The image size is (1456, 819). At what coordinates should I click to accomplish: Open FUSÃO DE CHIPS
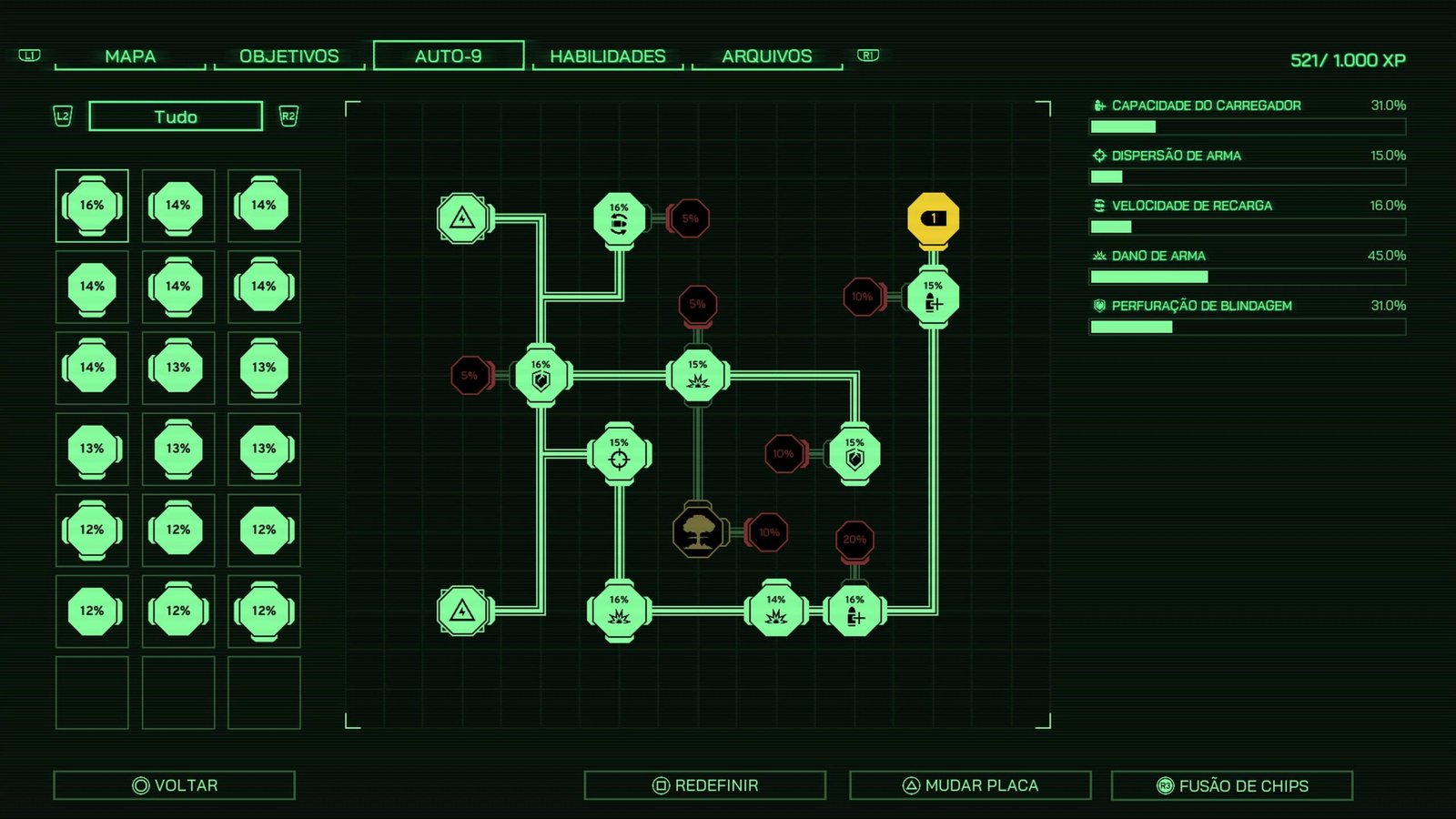(1232, 785)
